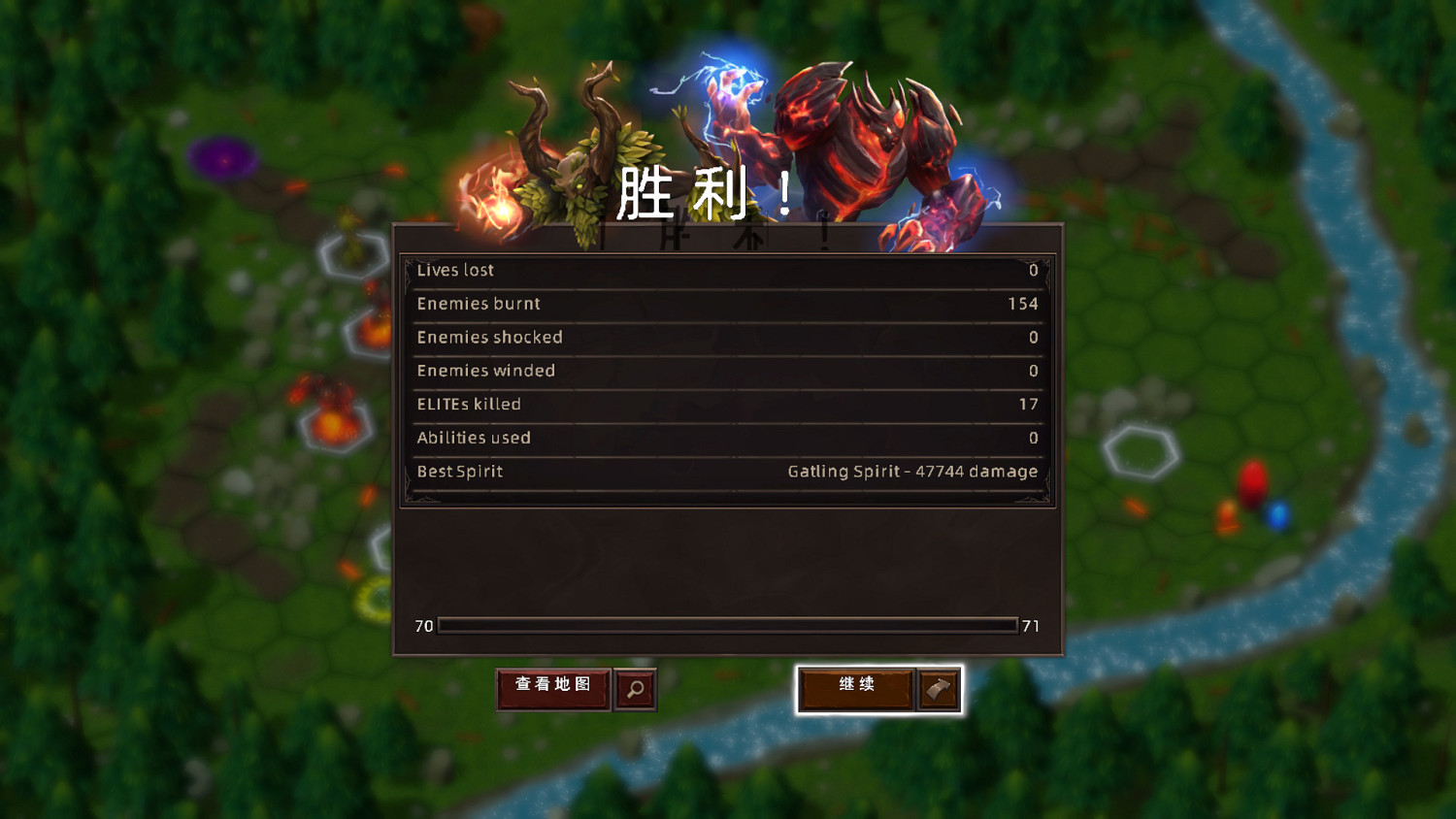Viewport: 1456px width, 819px height.
Task: Click the blue orb beneath the red gem
Action: tap(1276, 517)
